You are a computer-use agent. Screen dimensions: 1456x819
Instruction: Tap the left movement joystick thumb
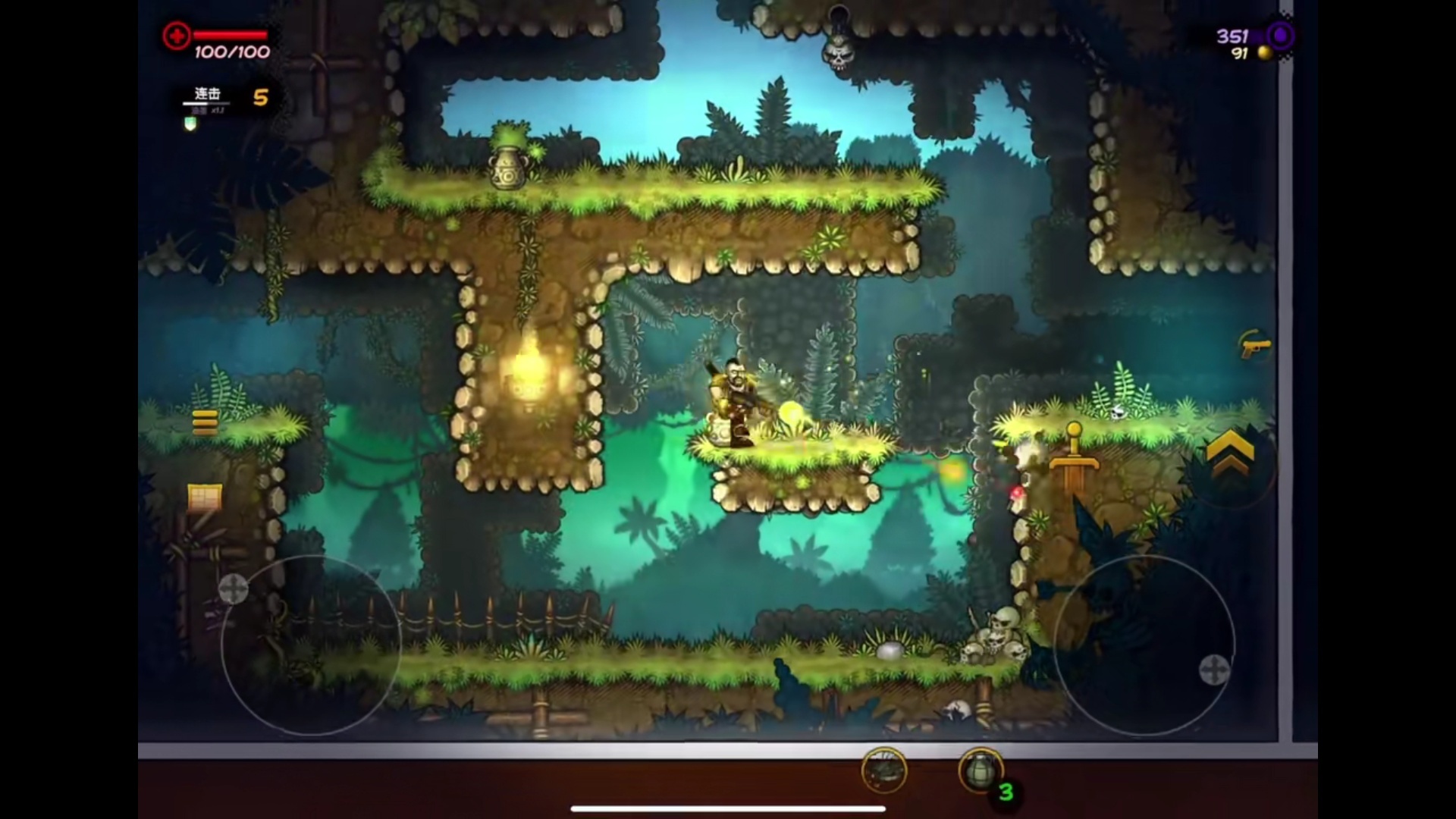click(x=233, y=588)
